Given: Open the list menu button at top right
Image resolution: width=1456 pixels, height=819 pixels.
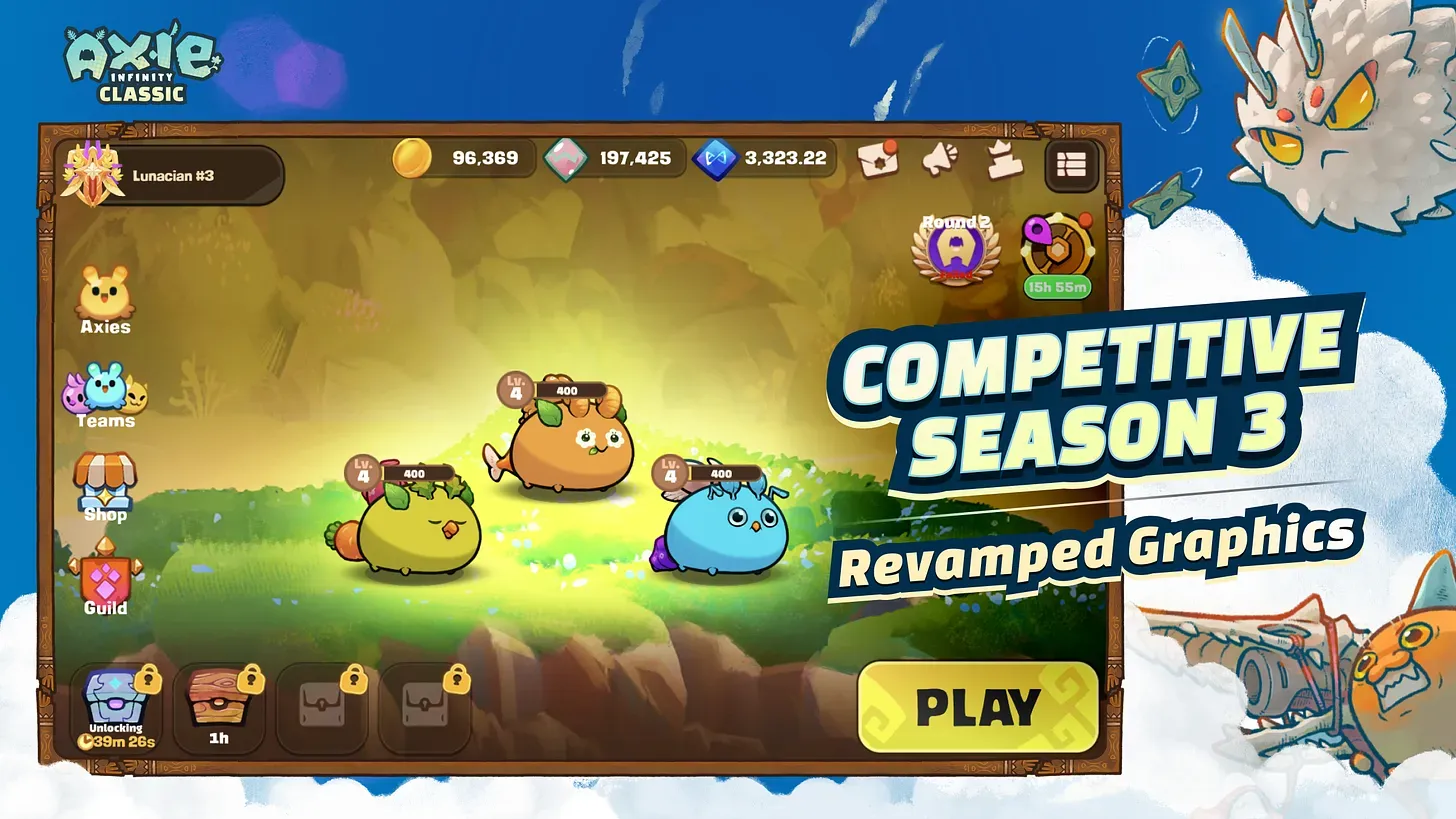Looking at the screenshot, I should 1073,165.
